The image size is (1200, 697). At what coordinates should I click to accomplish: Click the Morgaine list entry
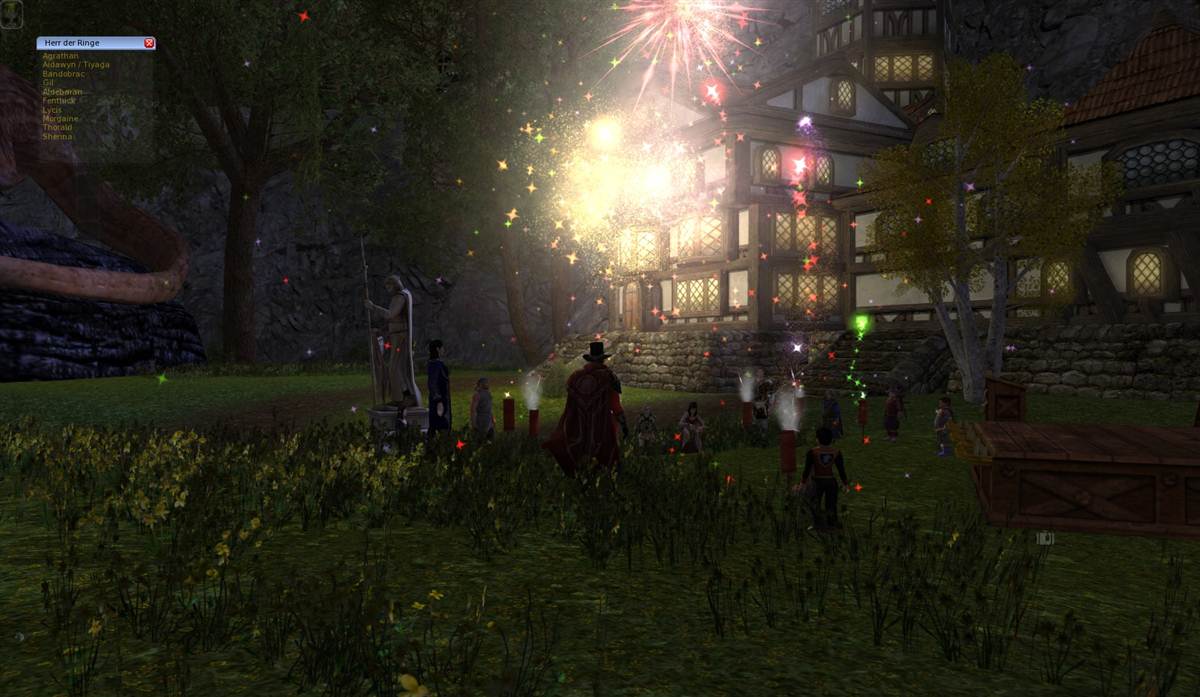[60, 119]
